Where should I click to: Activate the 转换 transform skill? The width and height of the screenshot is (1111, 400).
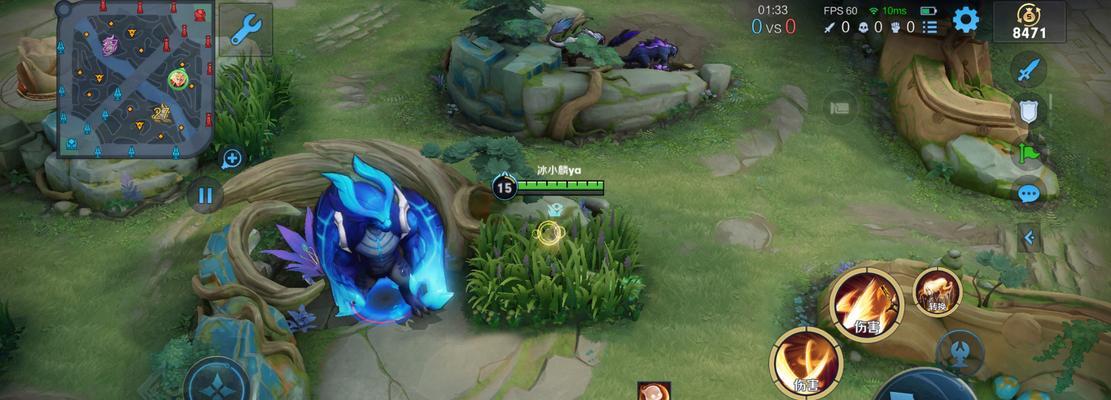pyautogui.click(x=937, y=291)
